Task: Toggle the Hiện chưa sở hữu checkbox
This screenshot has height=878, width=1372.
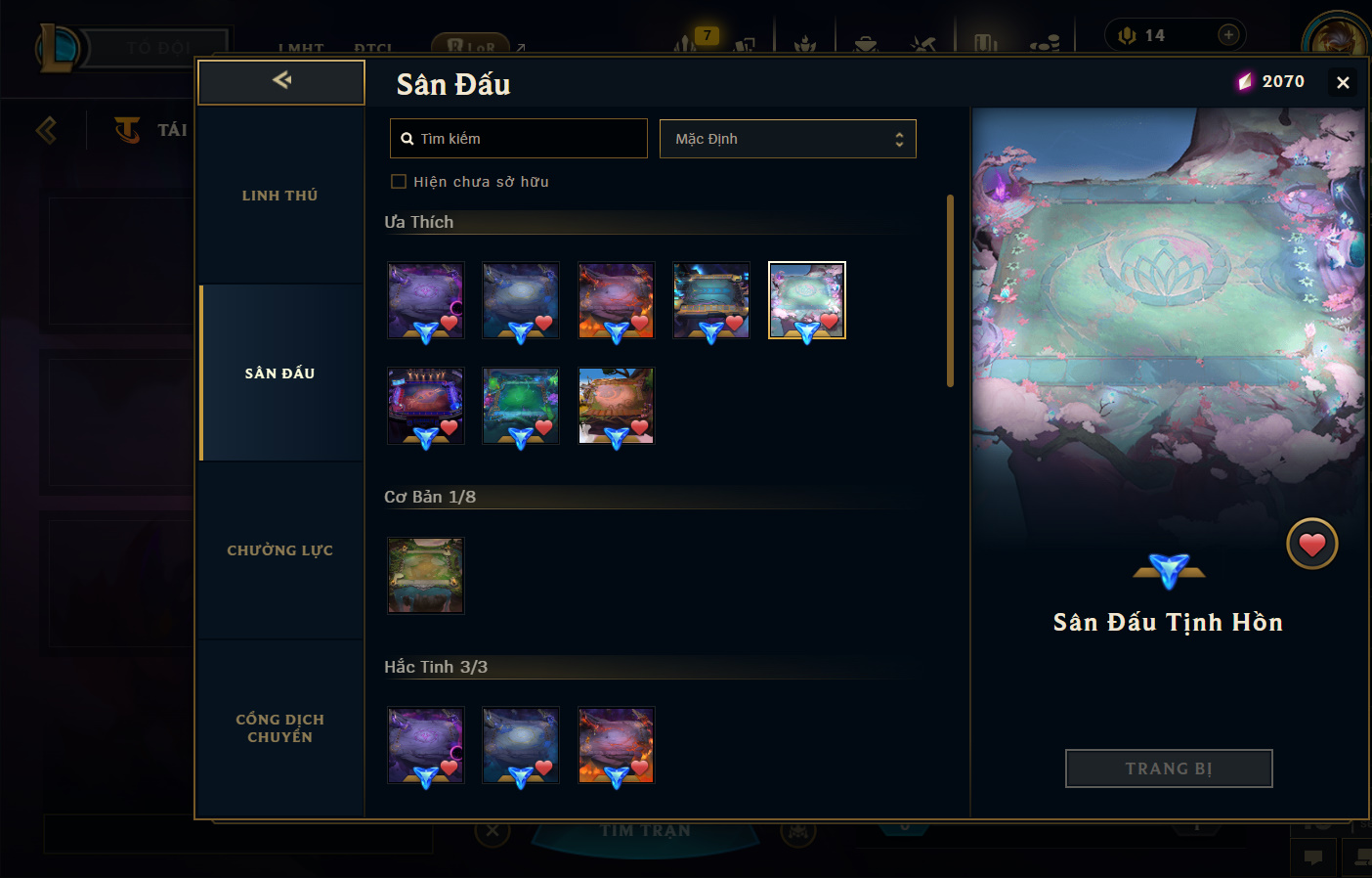Action: point(399,181)
